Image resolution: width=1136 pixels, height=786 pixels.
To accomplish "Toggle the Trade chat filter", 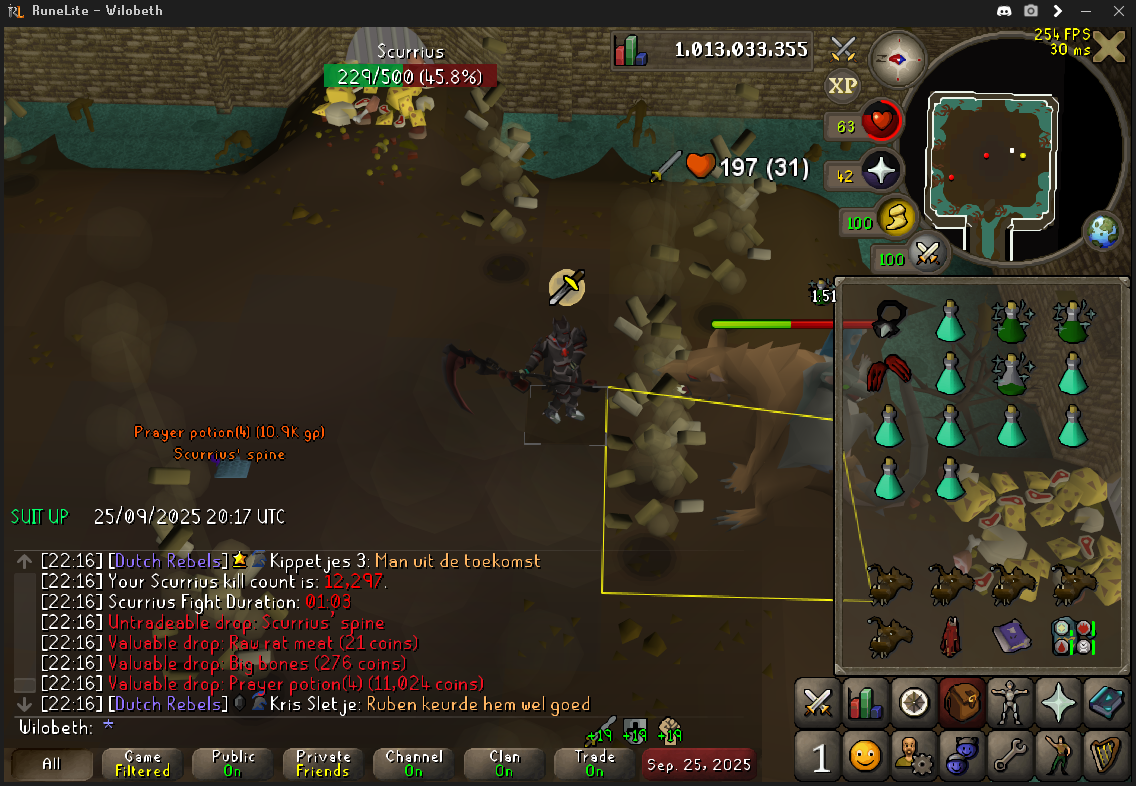I will pos(594,764).
